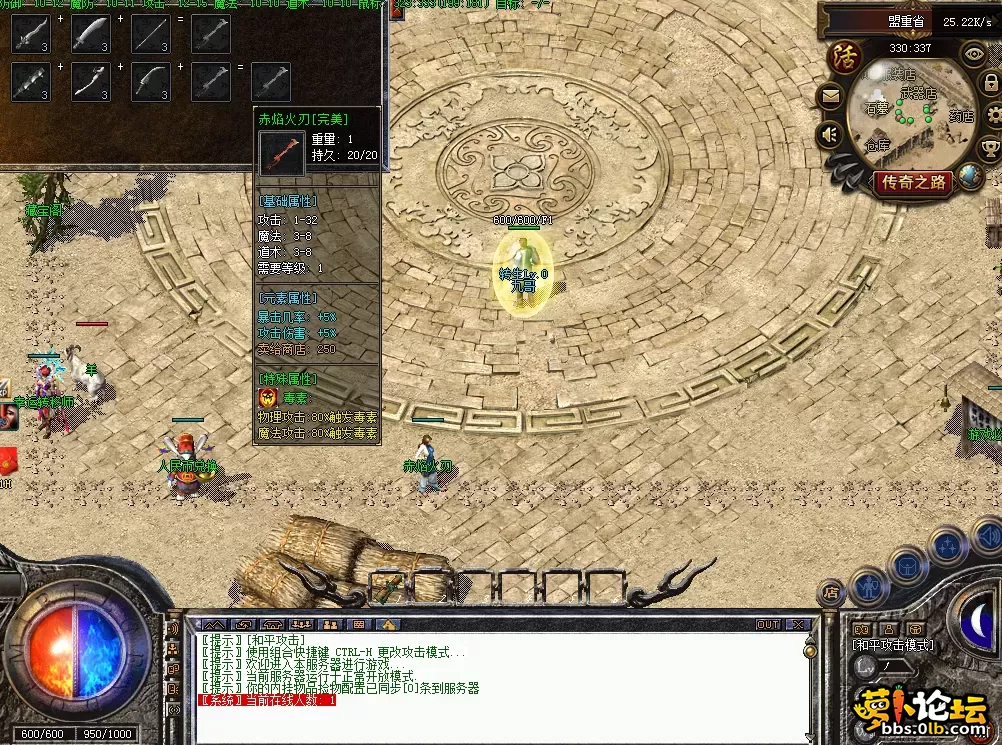
Task: Click the 传奇之路 button
Action: (912, 182)
